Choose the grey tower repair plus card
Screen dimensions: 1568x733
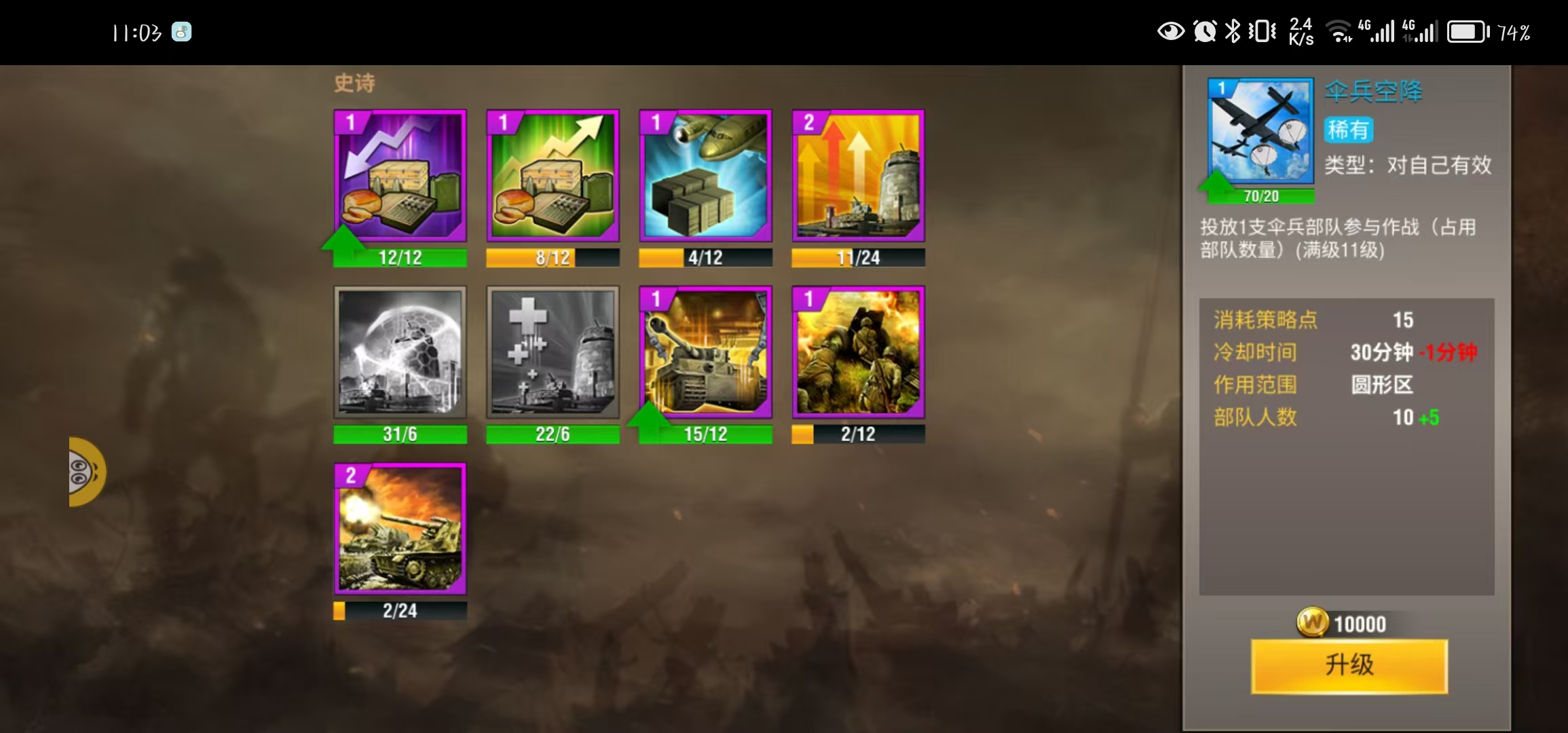[553, 352]
